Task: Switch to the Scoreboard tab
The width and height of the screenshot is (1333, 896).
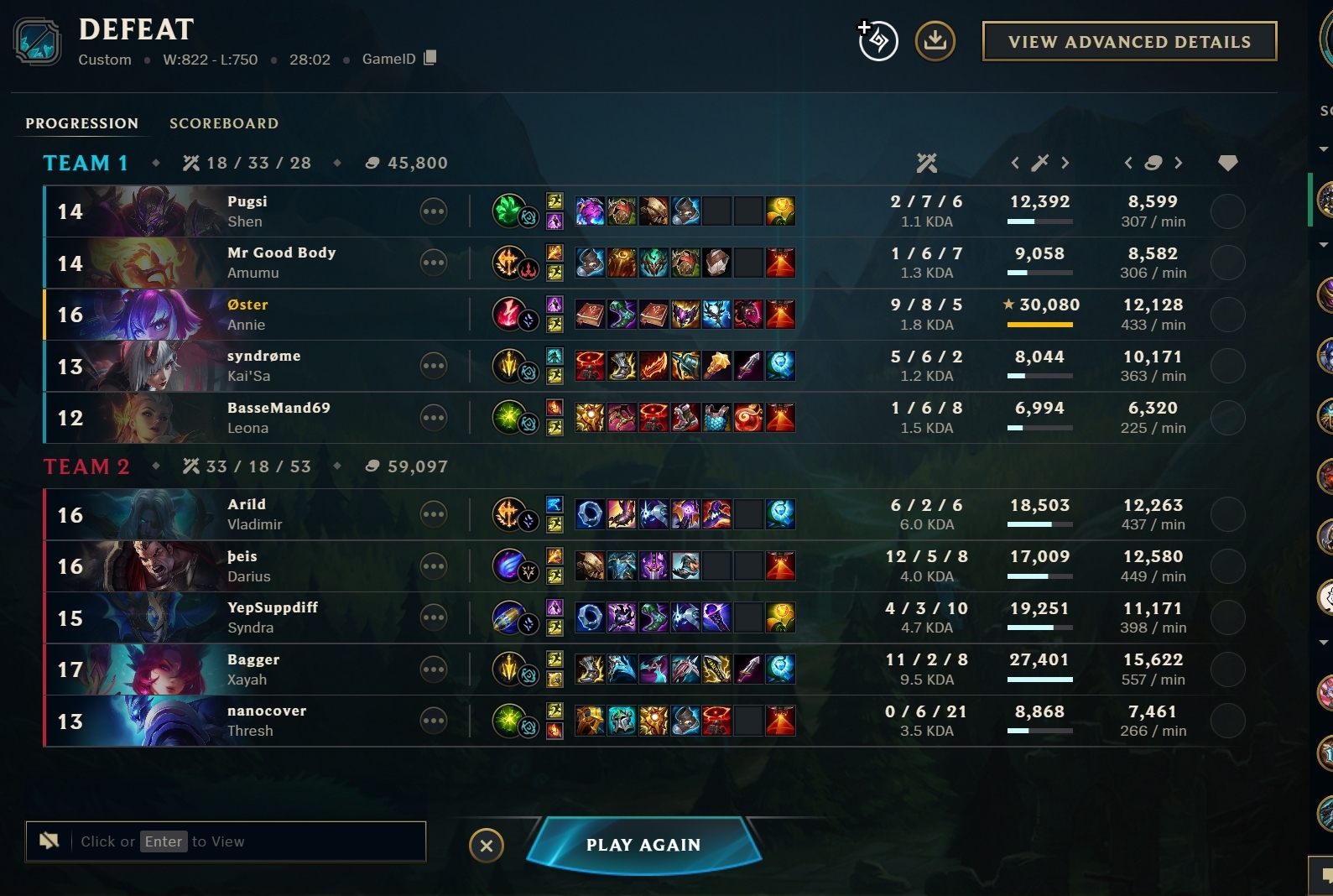Action: pyautogui.click(x=224, y=123)
